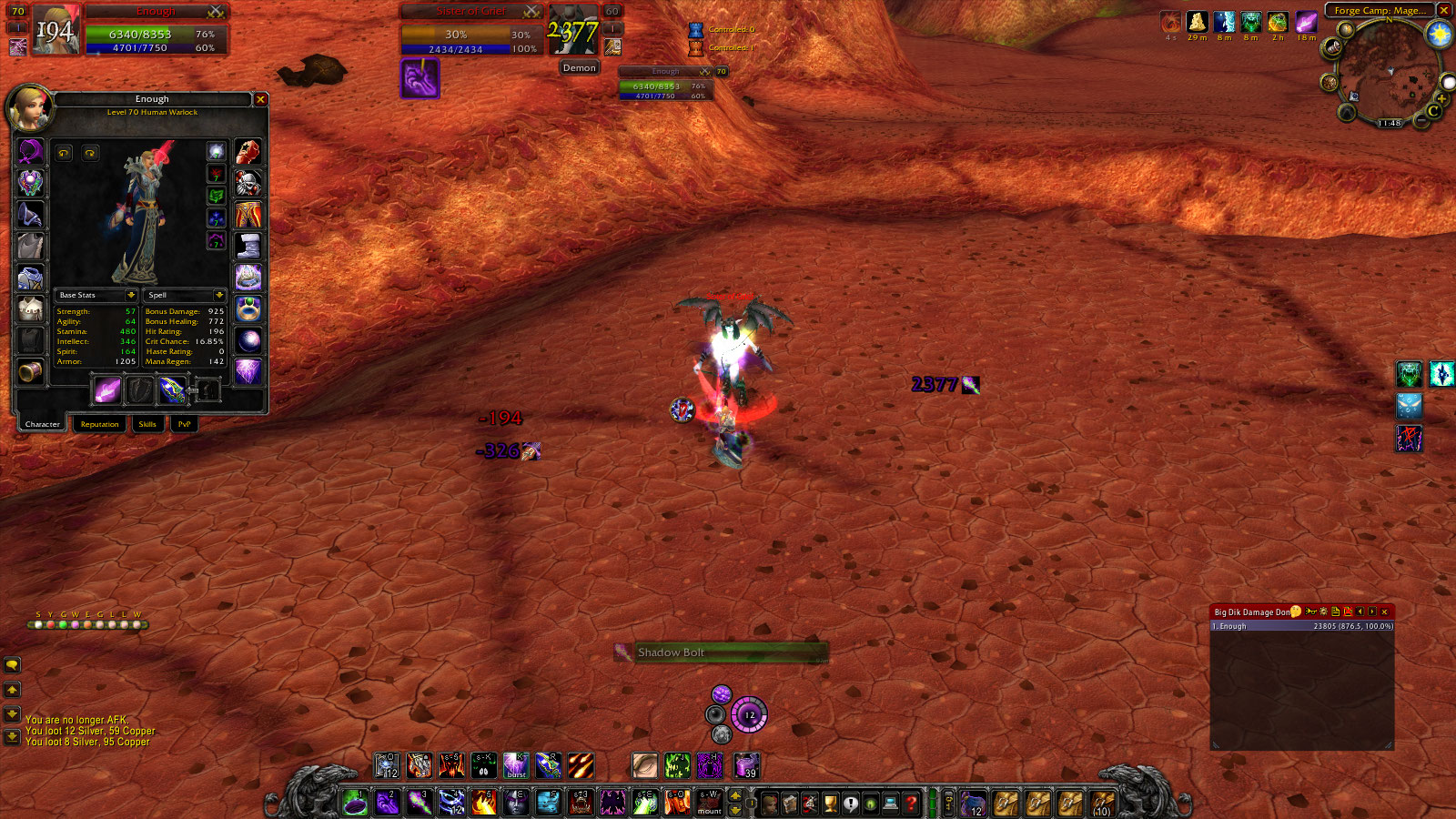Open the red question mark help icon

pos(913,803)
